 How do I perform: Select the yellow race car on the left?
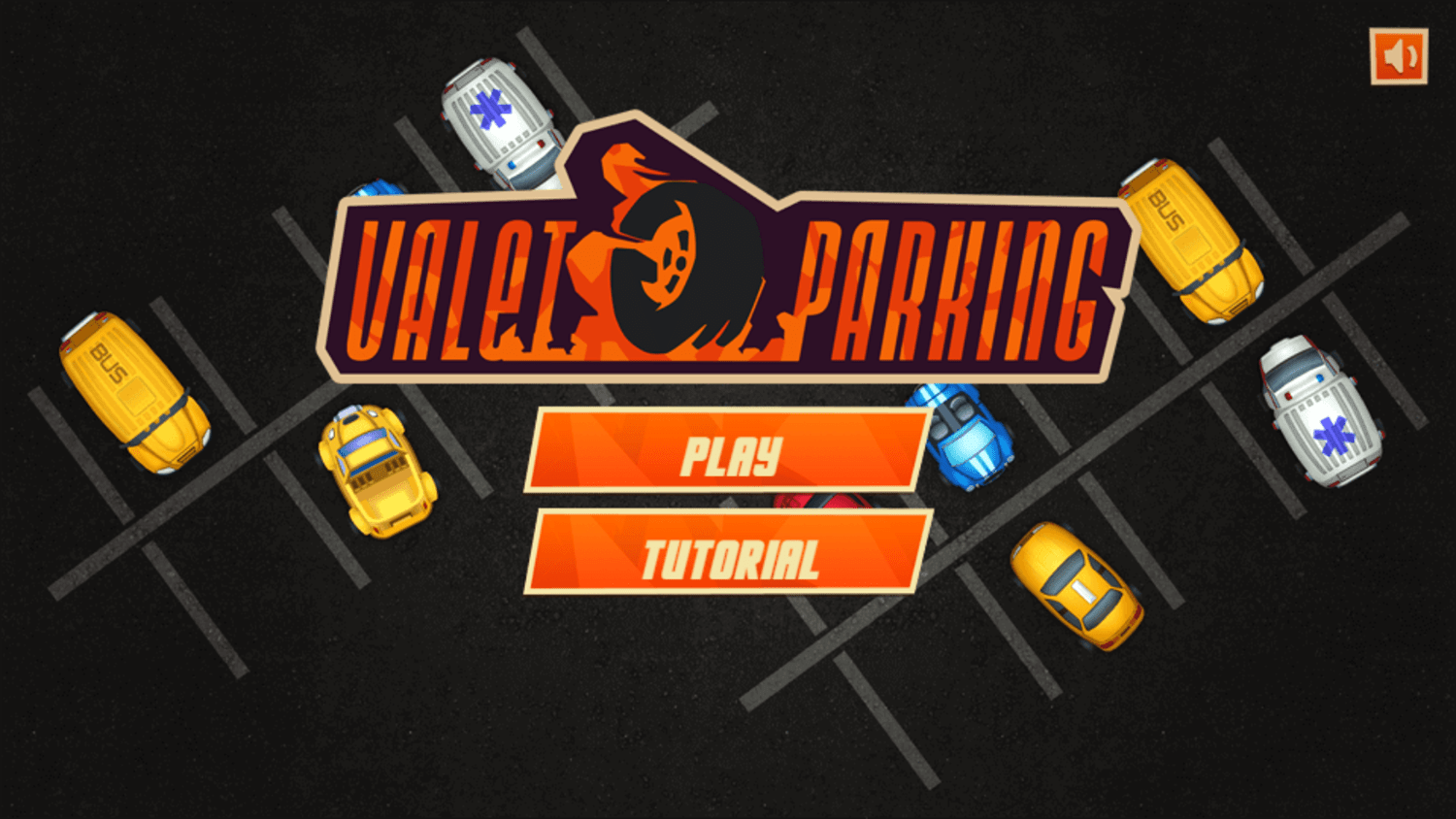377,475
